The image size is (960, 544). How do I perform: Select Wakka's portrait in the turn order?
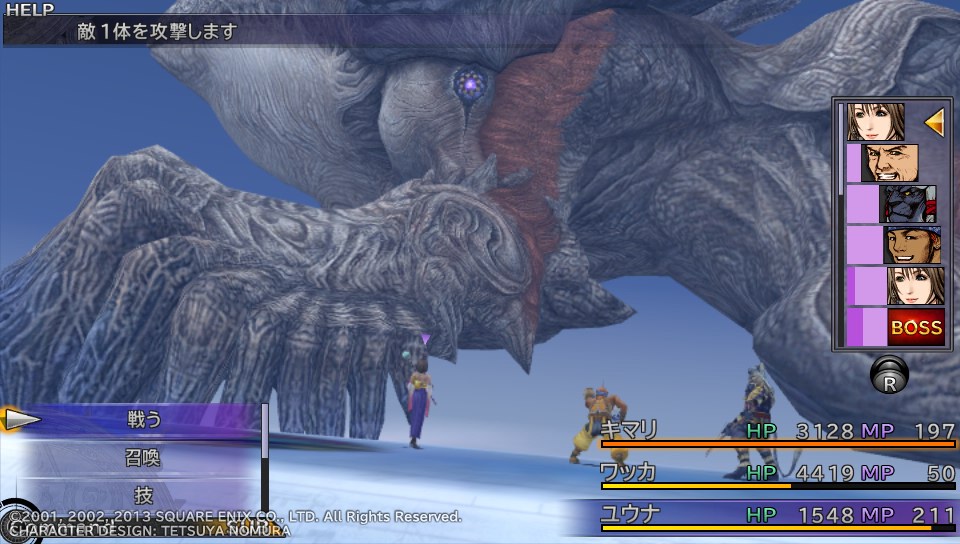coord(912,245)
